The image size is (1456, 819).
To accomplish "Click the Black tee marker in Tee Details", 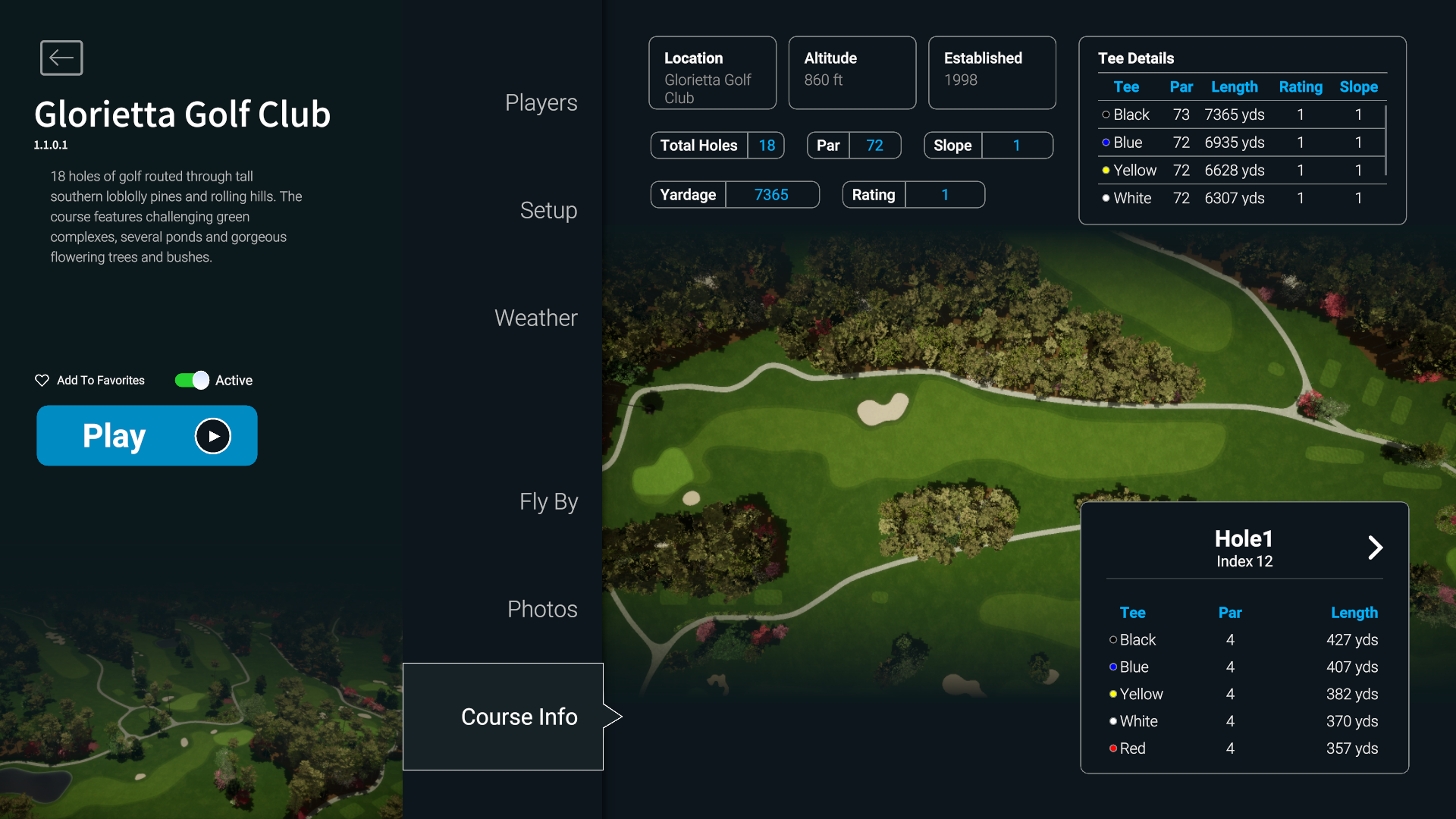I will [1106, 115].
